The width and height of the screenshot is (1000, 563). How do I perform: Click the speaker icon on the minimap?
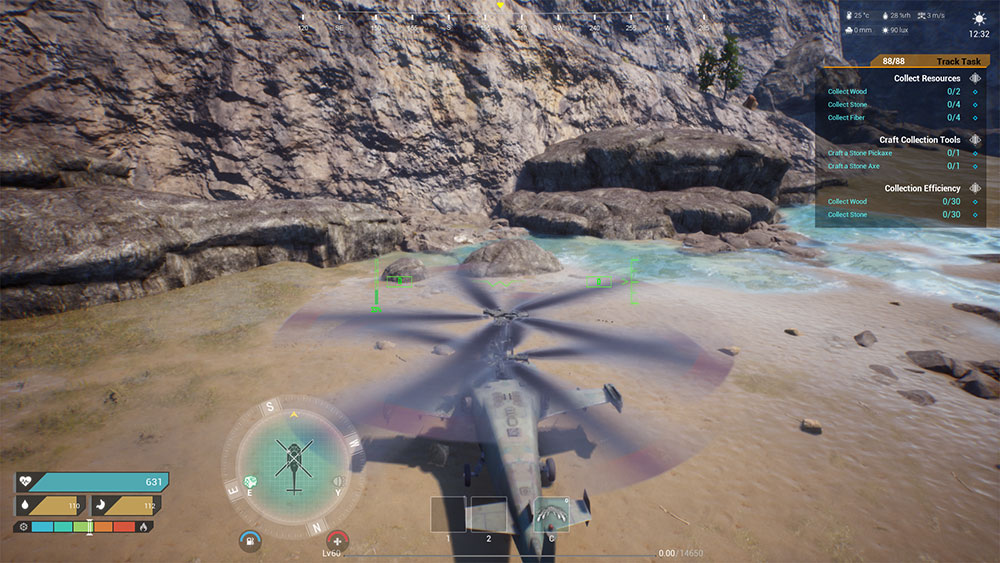pyautogui.click(x=336, y=481)
